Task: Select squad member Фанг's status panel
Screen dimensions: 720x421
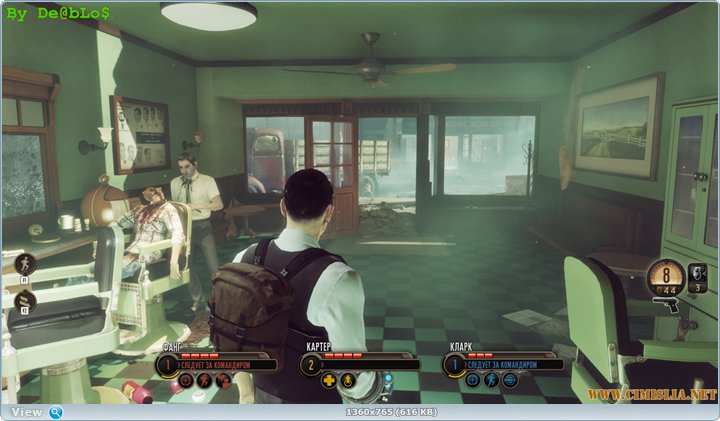Action: (x=217, y=363)
